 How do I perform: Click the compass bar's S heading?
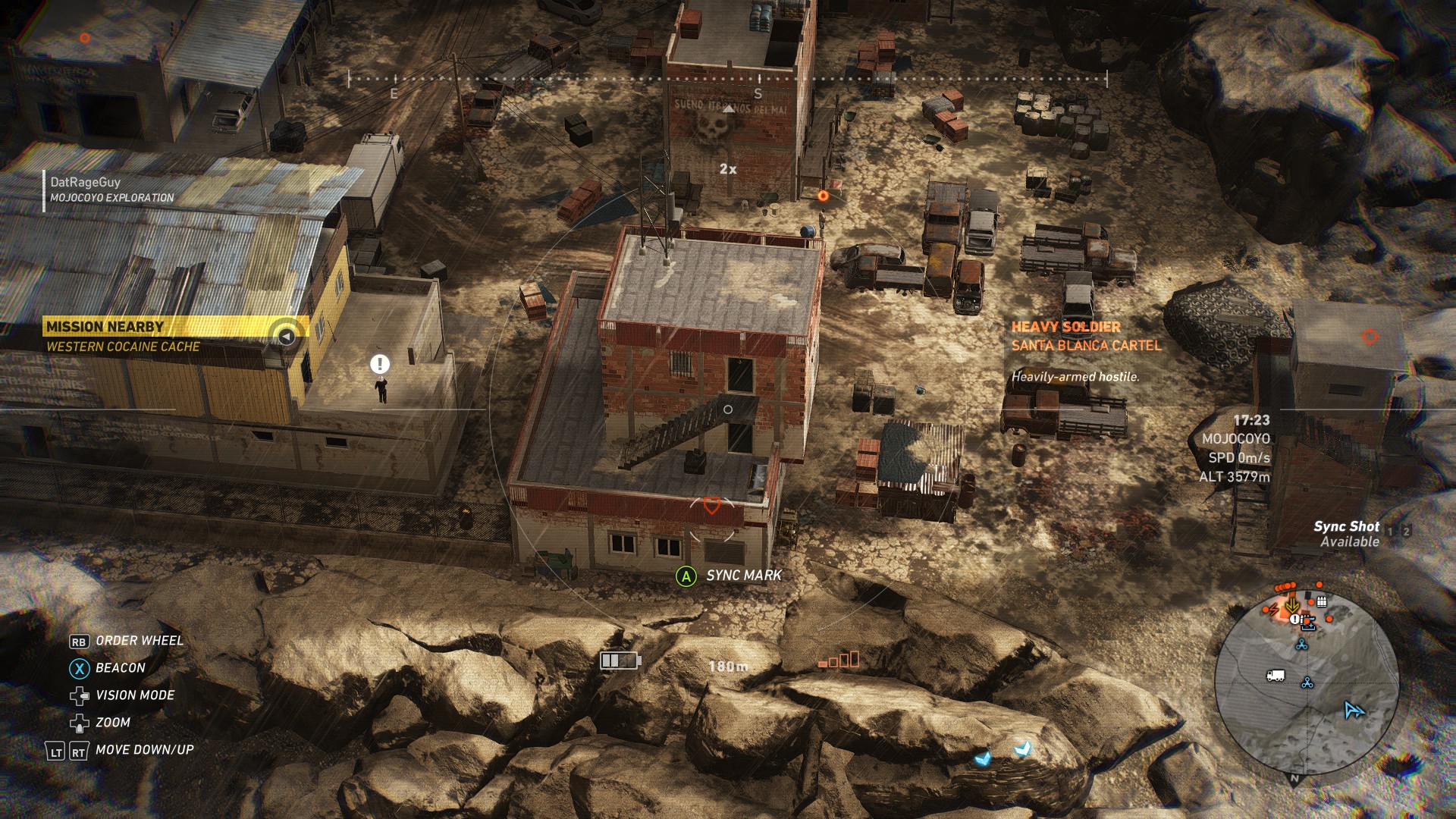758,94
